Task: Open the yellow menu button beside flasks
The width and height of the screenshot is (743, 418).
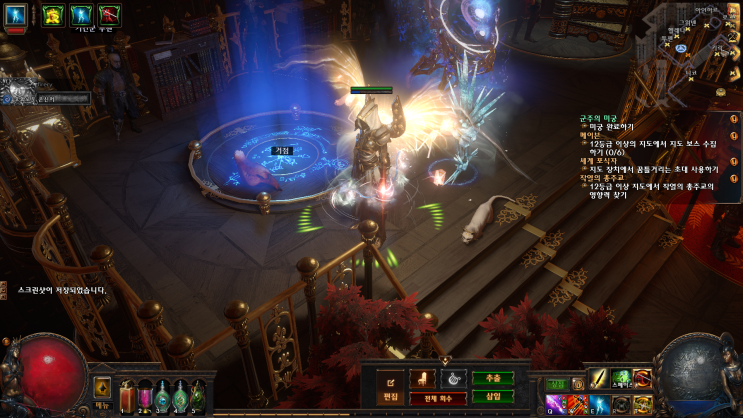Action: click(102, 387)
